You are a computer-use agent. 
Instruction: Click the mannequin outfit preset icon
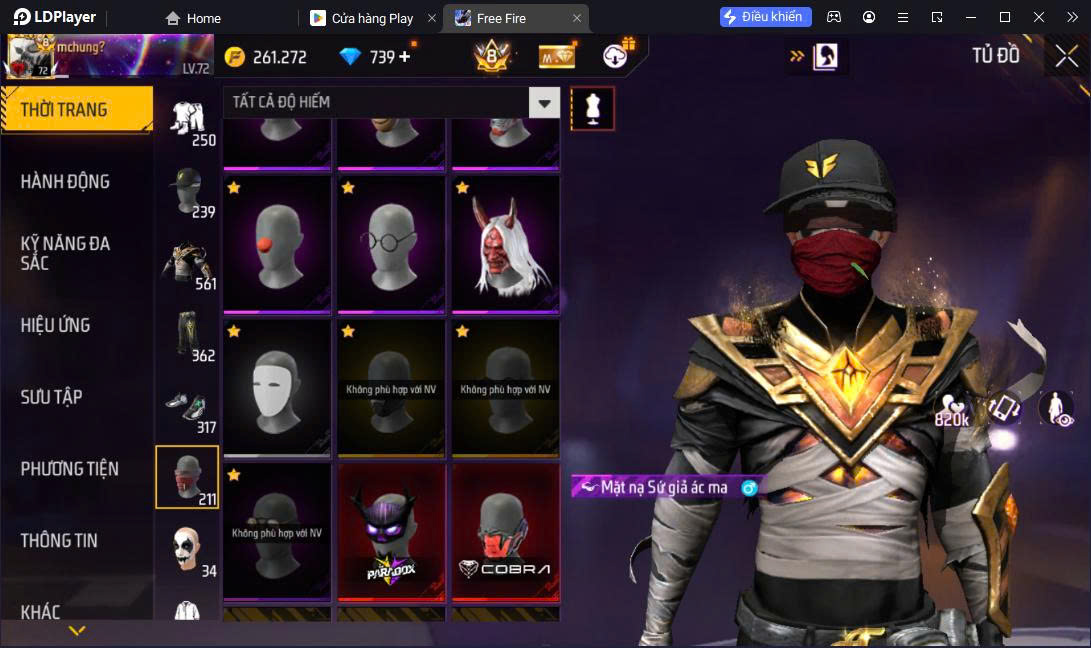pyautogui.click(x=593, y=108)
